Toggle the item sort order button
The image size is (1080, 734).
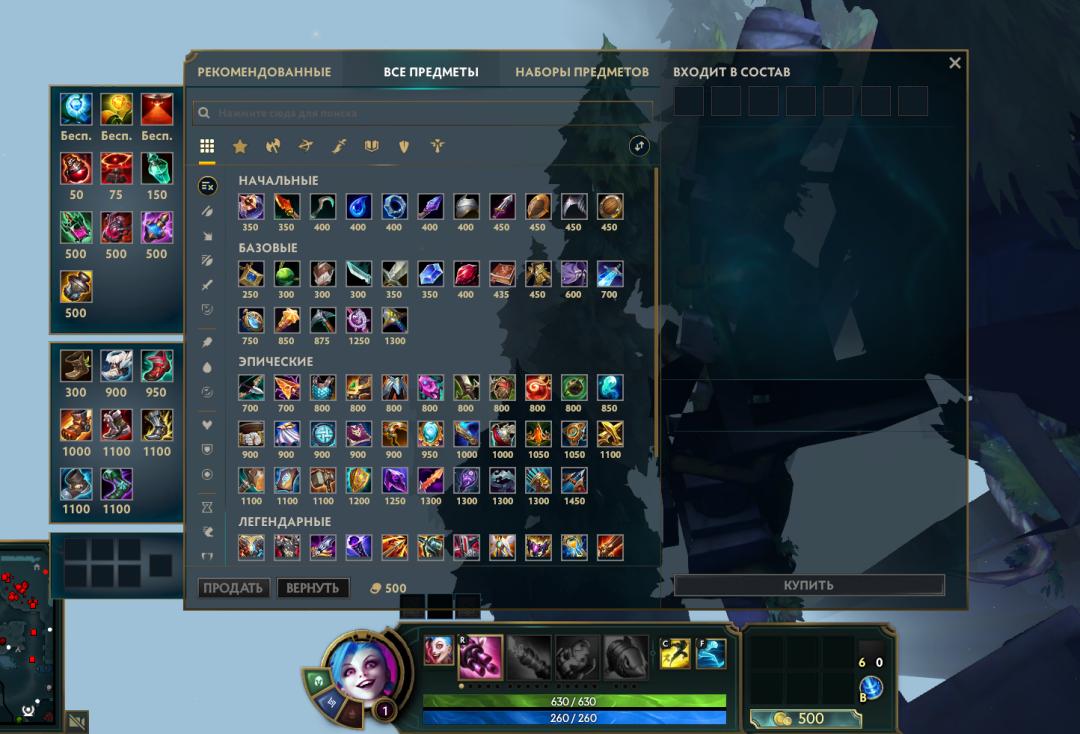click(639, 146)
